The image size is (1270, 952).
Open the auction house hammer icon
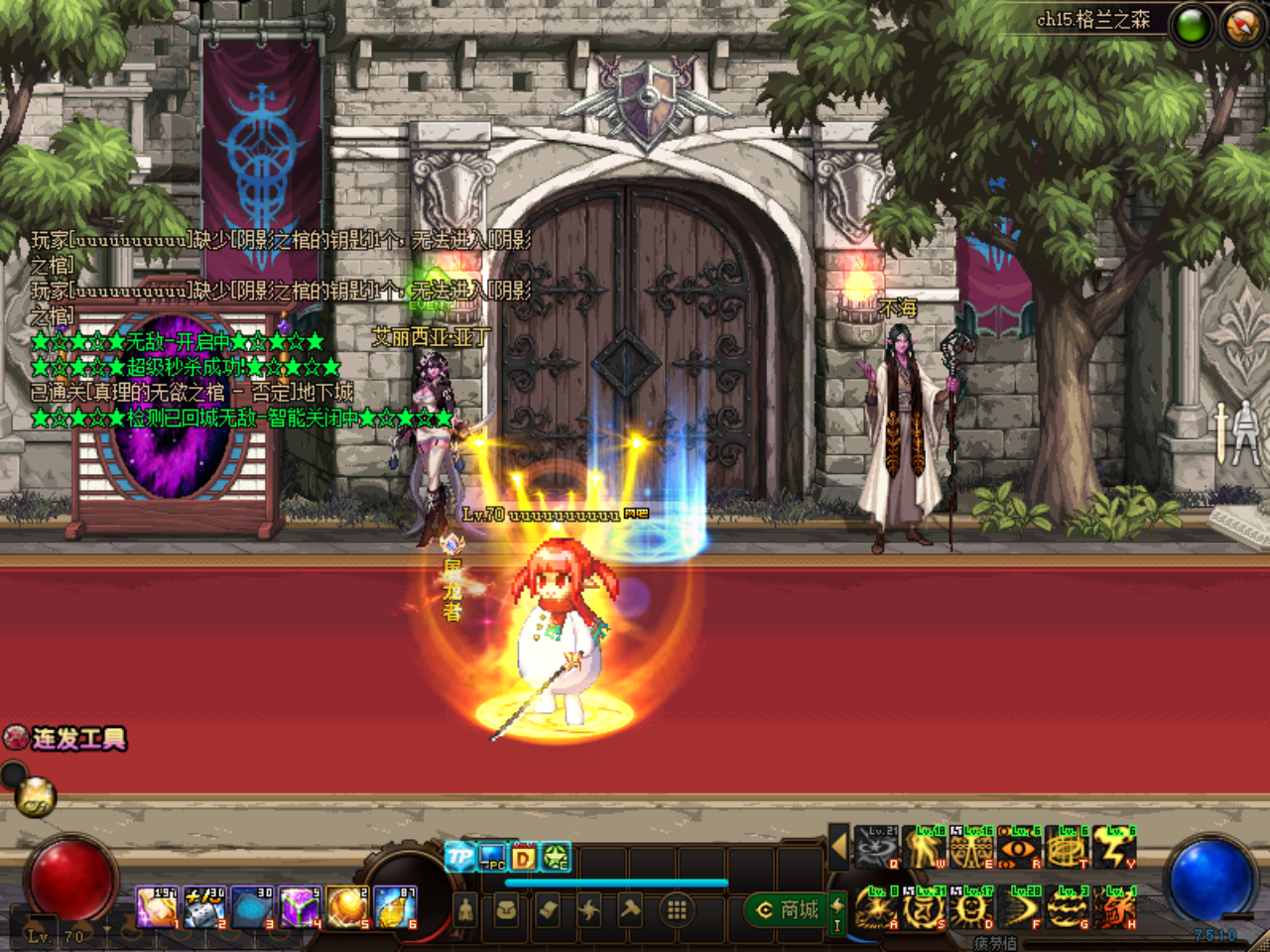[x=631, y=909]
